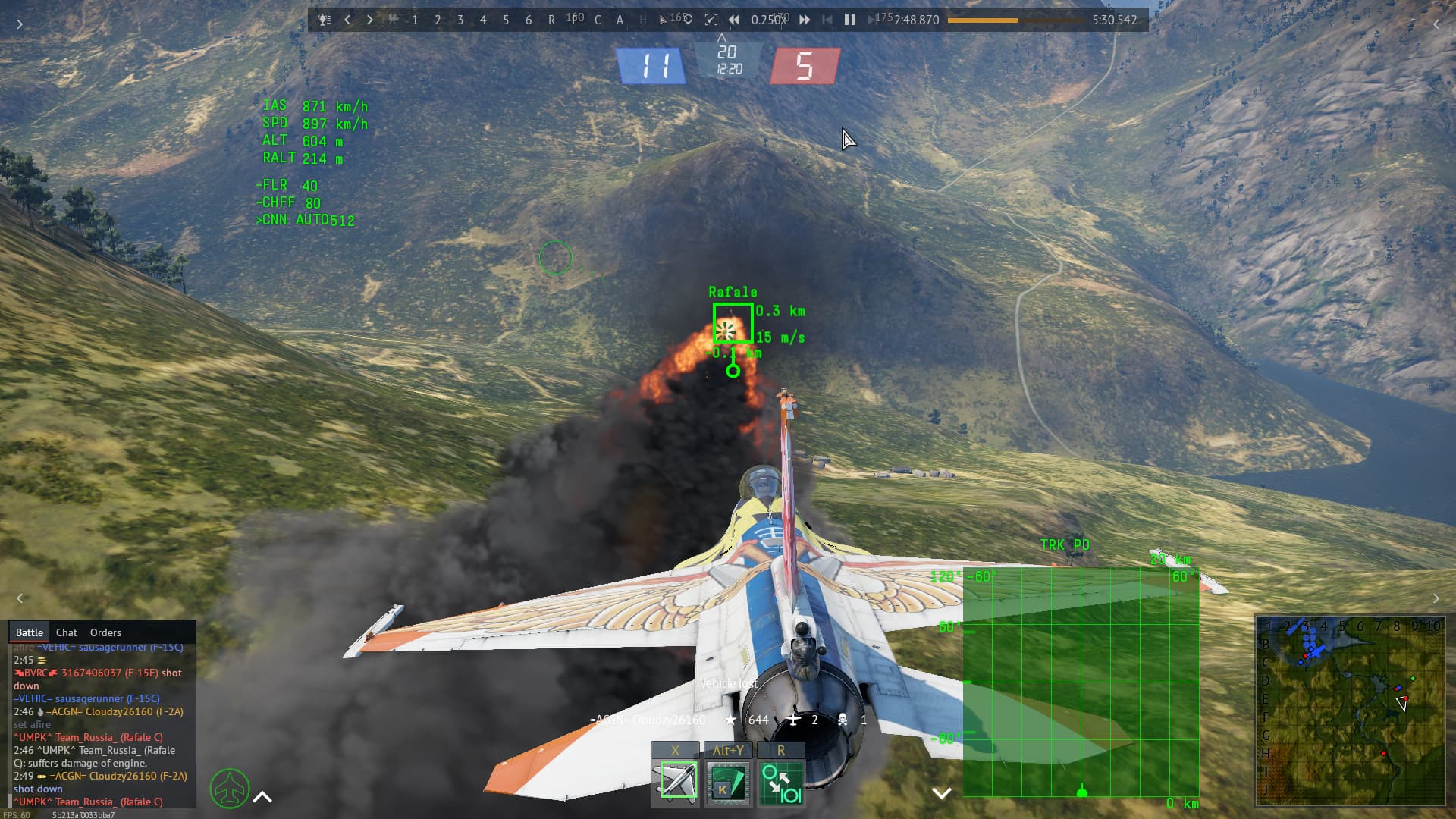This screenshot has width=1456, height=819.
Task: Click the free camera crosshair icon in the top toolbar
Action: 711,20
